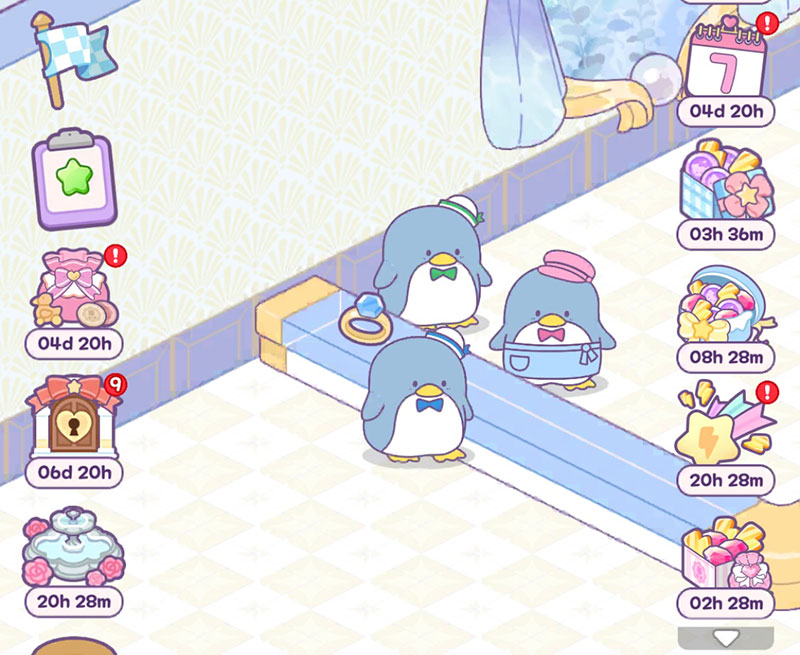The width and height of the screenshot is (800, 655).
Task: Open the pink ribbon gem box offer
Action: (x=725, y=553)
